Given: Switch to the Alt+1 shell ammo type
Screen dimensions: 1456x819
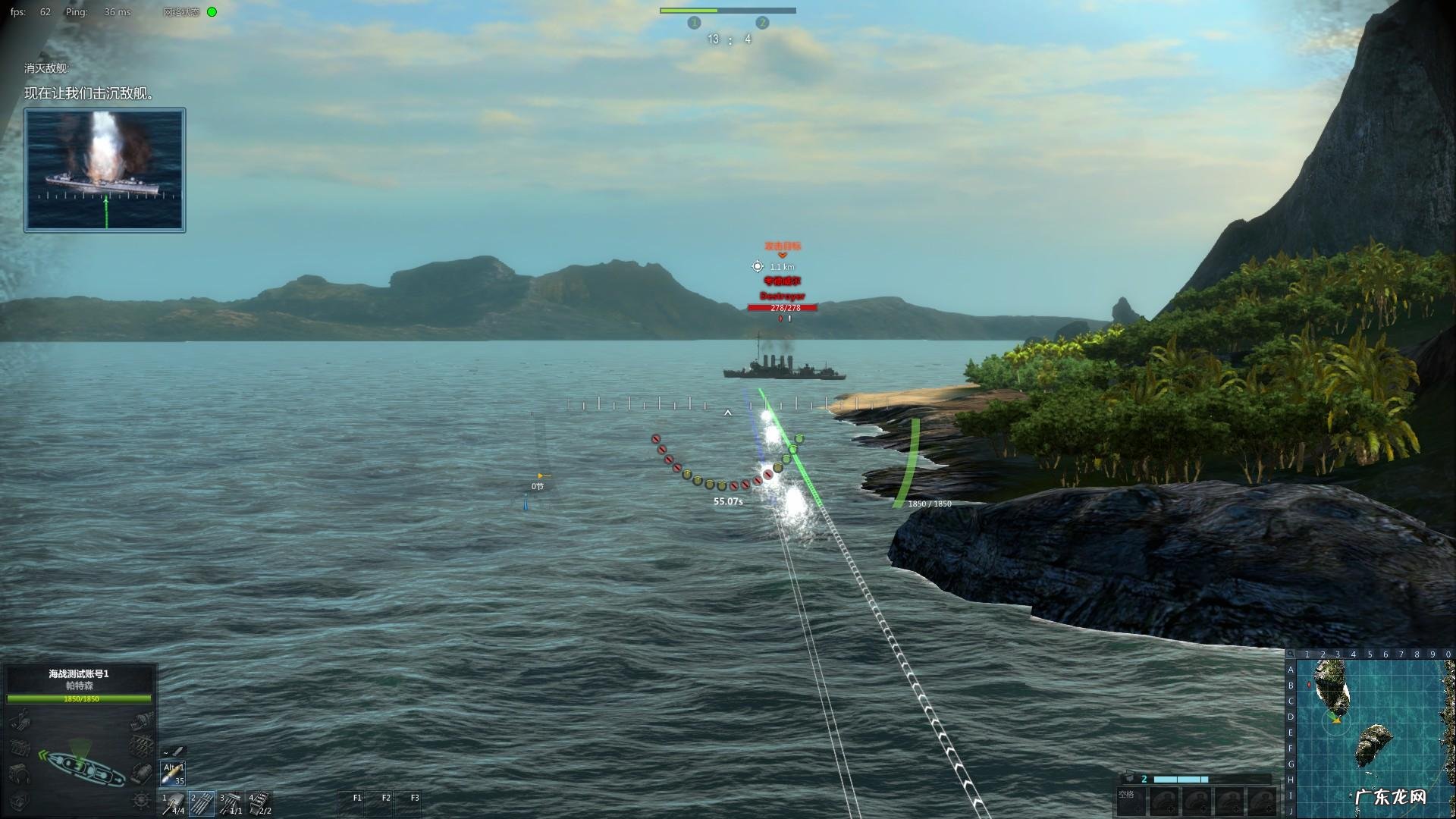Looking at the screenshot, I should pos(174,773).
